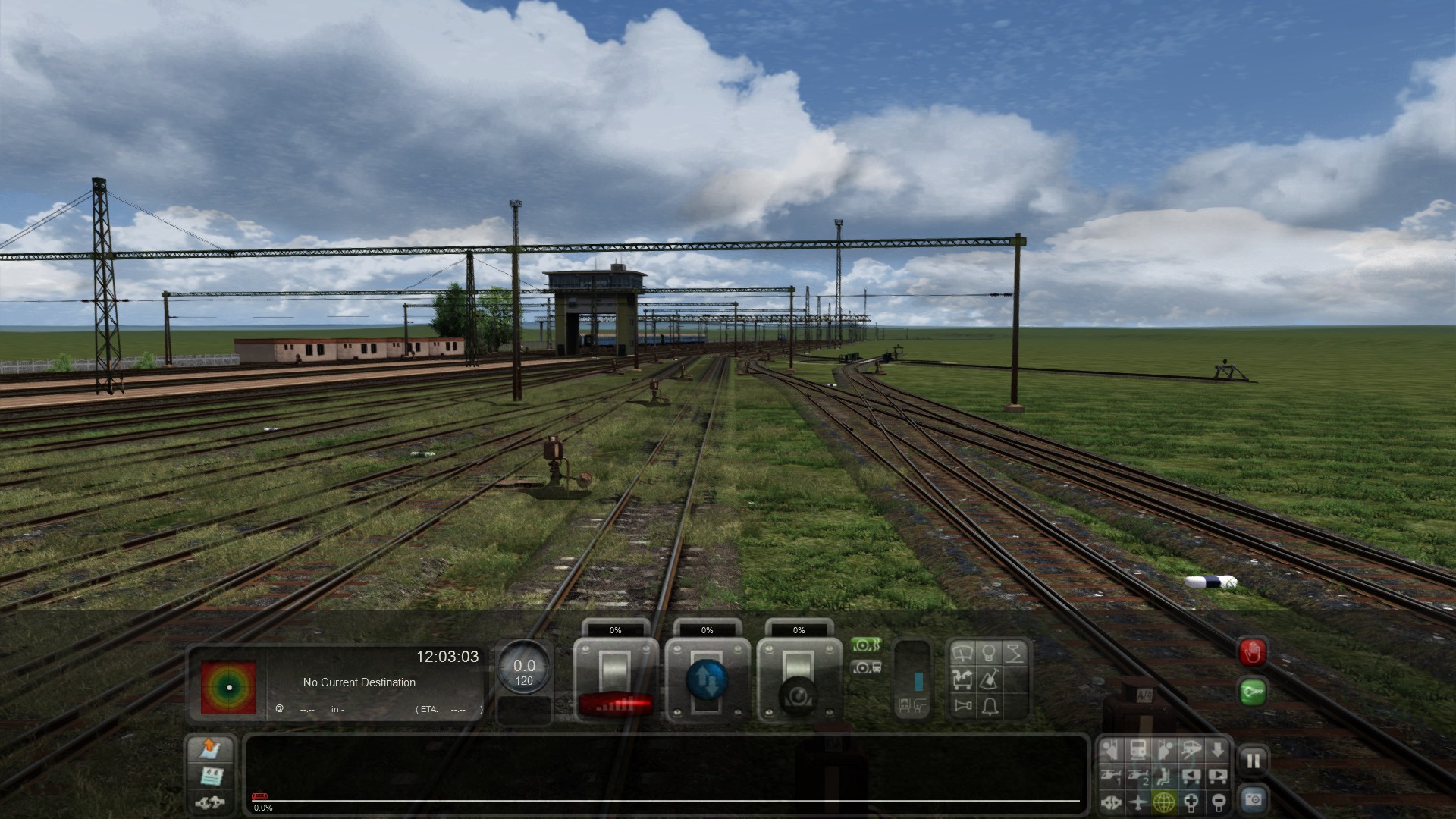This screenshot has height=819, width=1456.
Task: Click the highlighted green globe icon
Action: 1164,802
